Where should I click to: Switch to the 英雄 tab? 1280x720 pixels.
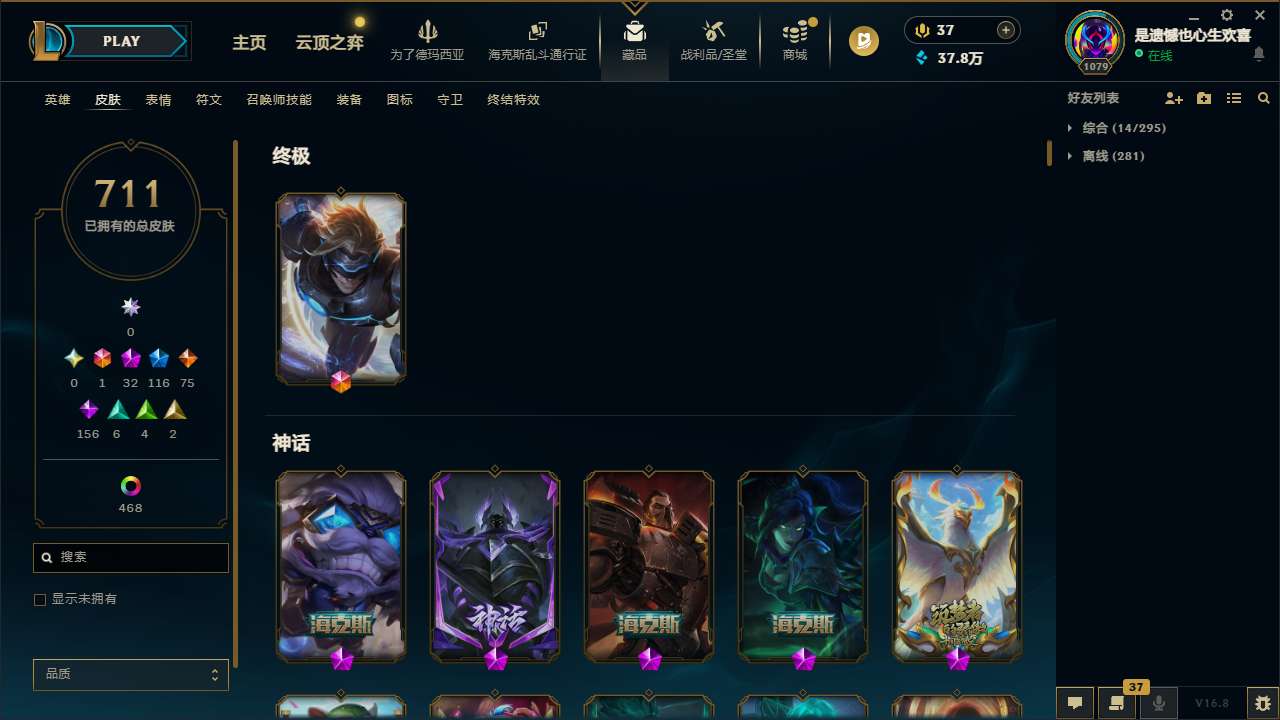click(x=57, y=100)
